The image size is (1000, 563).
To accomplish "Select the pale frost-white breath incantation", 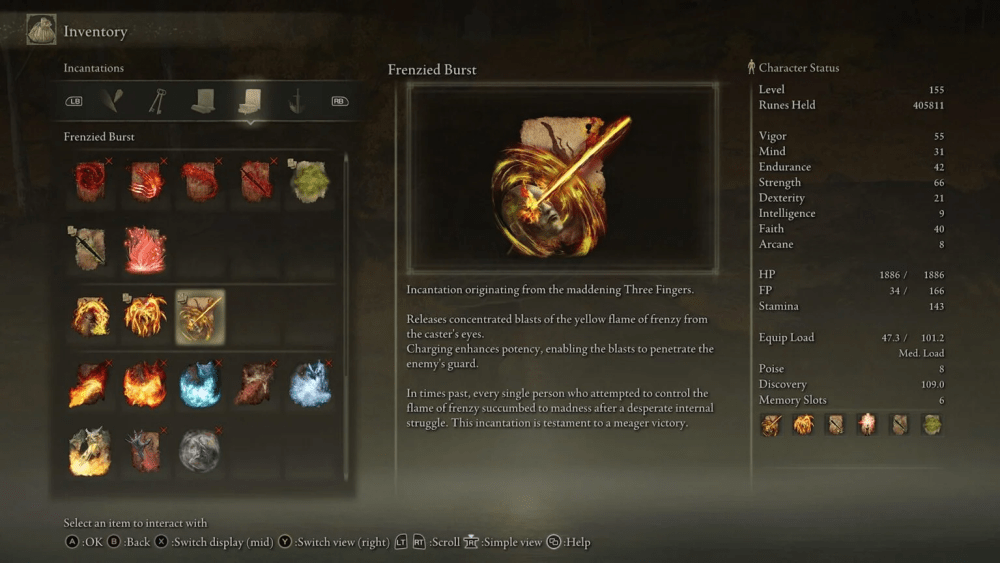I will 309,384.
